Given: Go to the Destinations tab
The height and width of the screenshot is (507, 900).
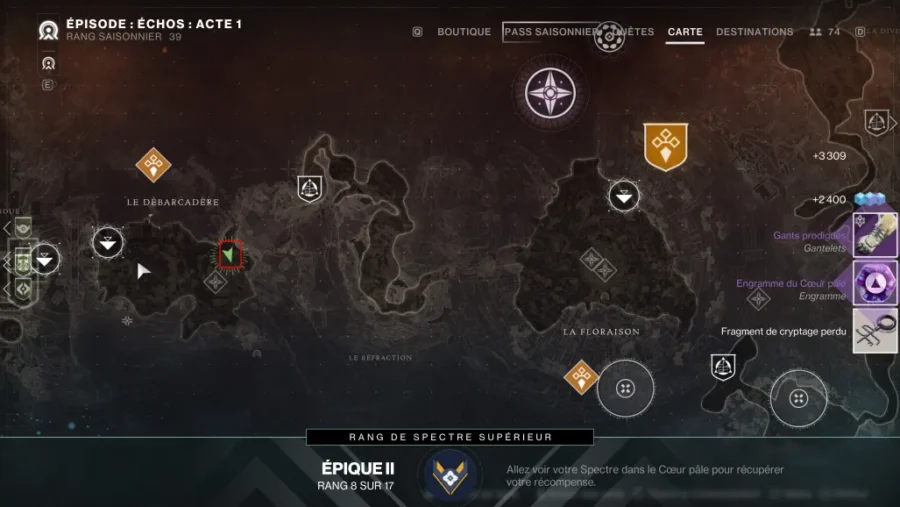Looking at the screenshot, I should click(754, 32).
